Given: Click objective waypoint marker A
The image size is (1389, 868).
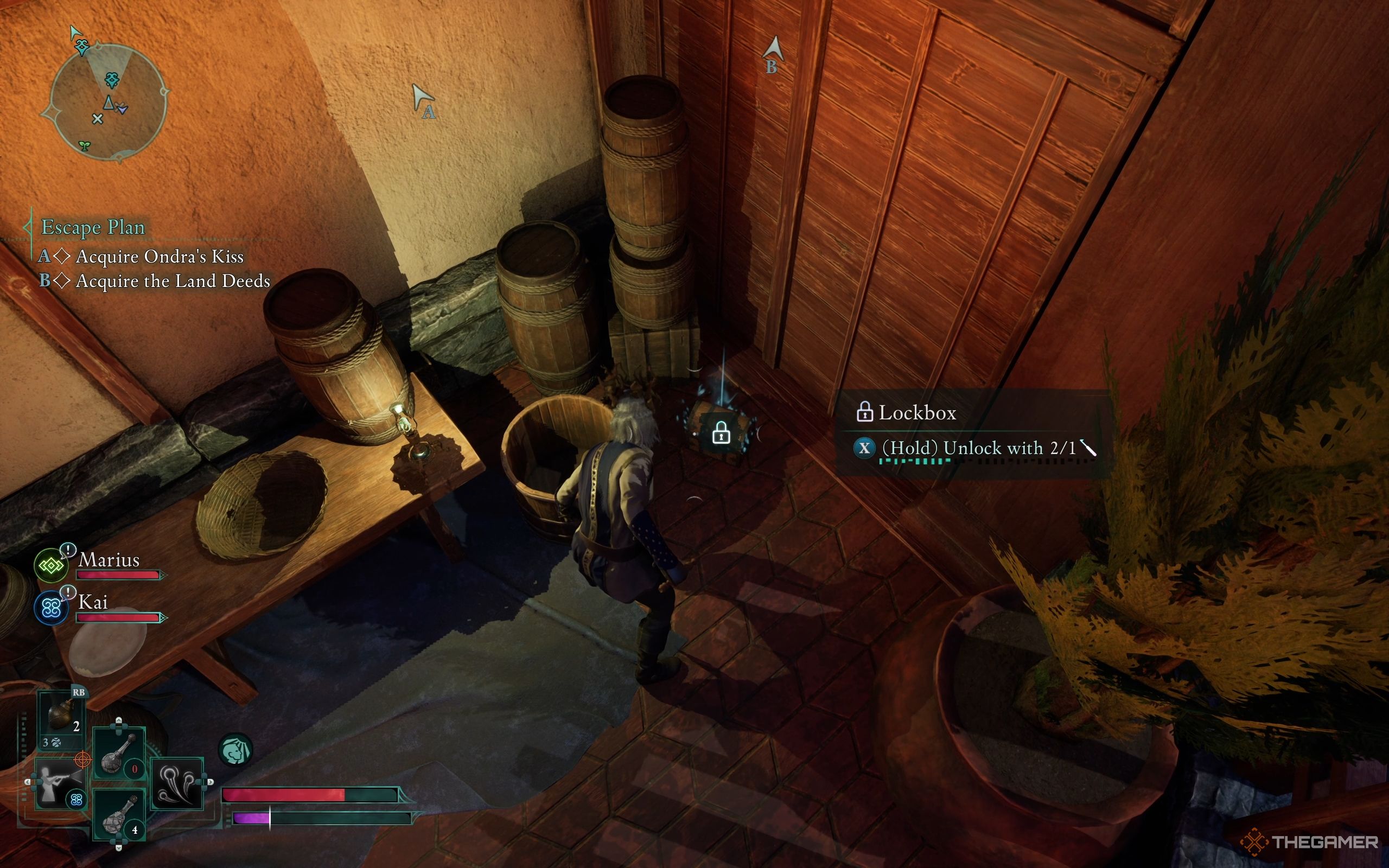Looking at the screenshot, I should [x=424, y=101].
